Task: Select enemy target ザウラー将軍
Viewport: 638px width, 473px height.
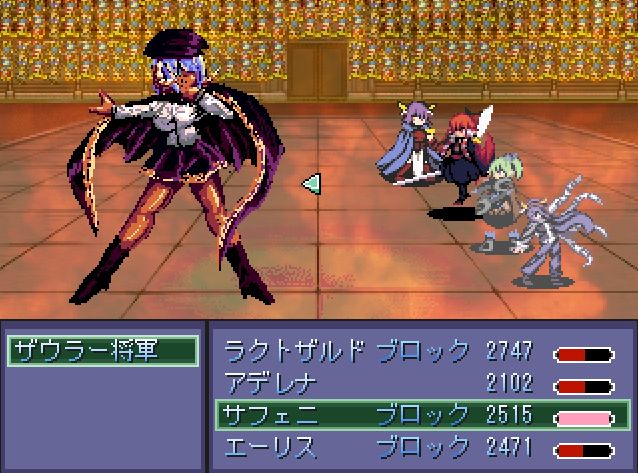Action: tap(101, 351)
